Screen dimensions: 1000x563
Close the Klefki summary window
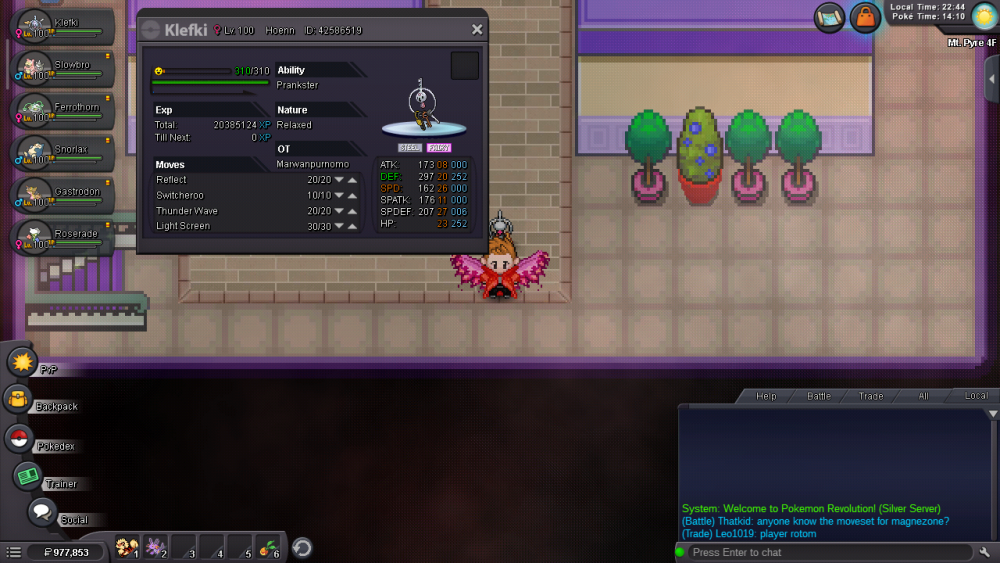tap(477, 30)
